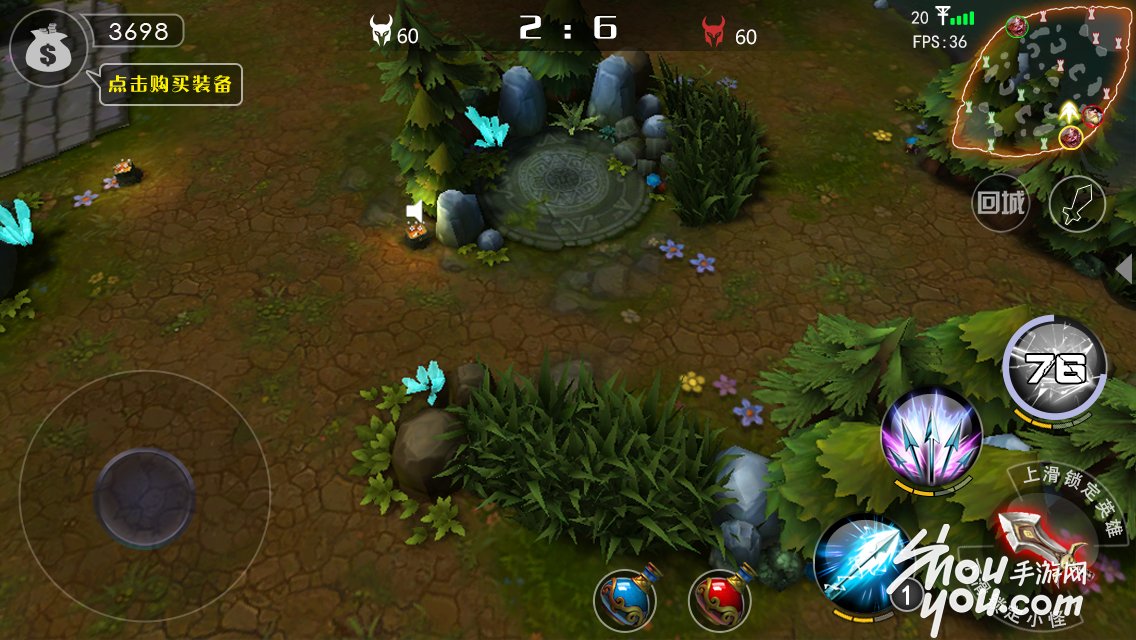Drink the blue mana potion
1136x640 pixels.
point(625,599)
